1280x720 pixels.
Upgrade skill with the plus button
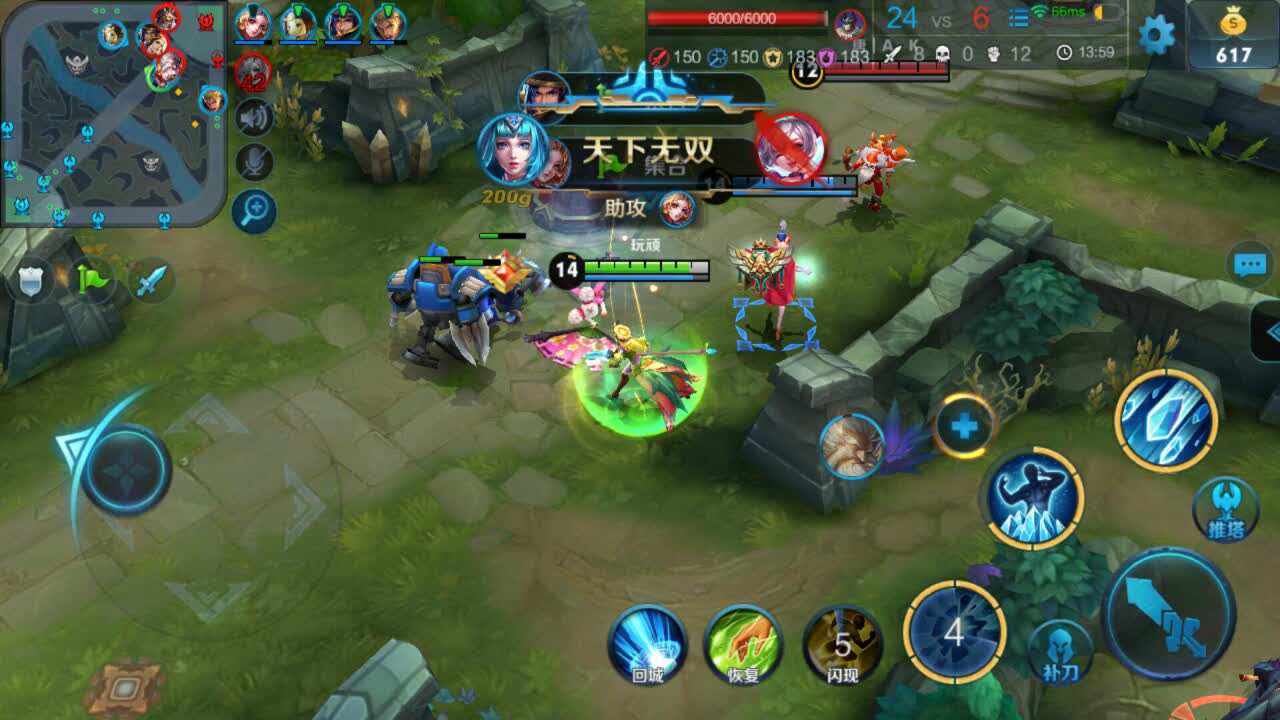(964, 427)
